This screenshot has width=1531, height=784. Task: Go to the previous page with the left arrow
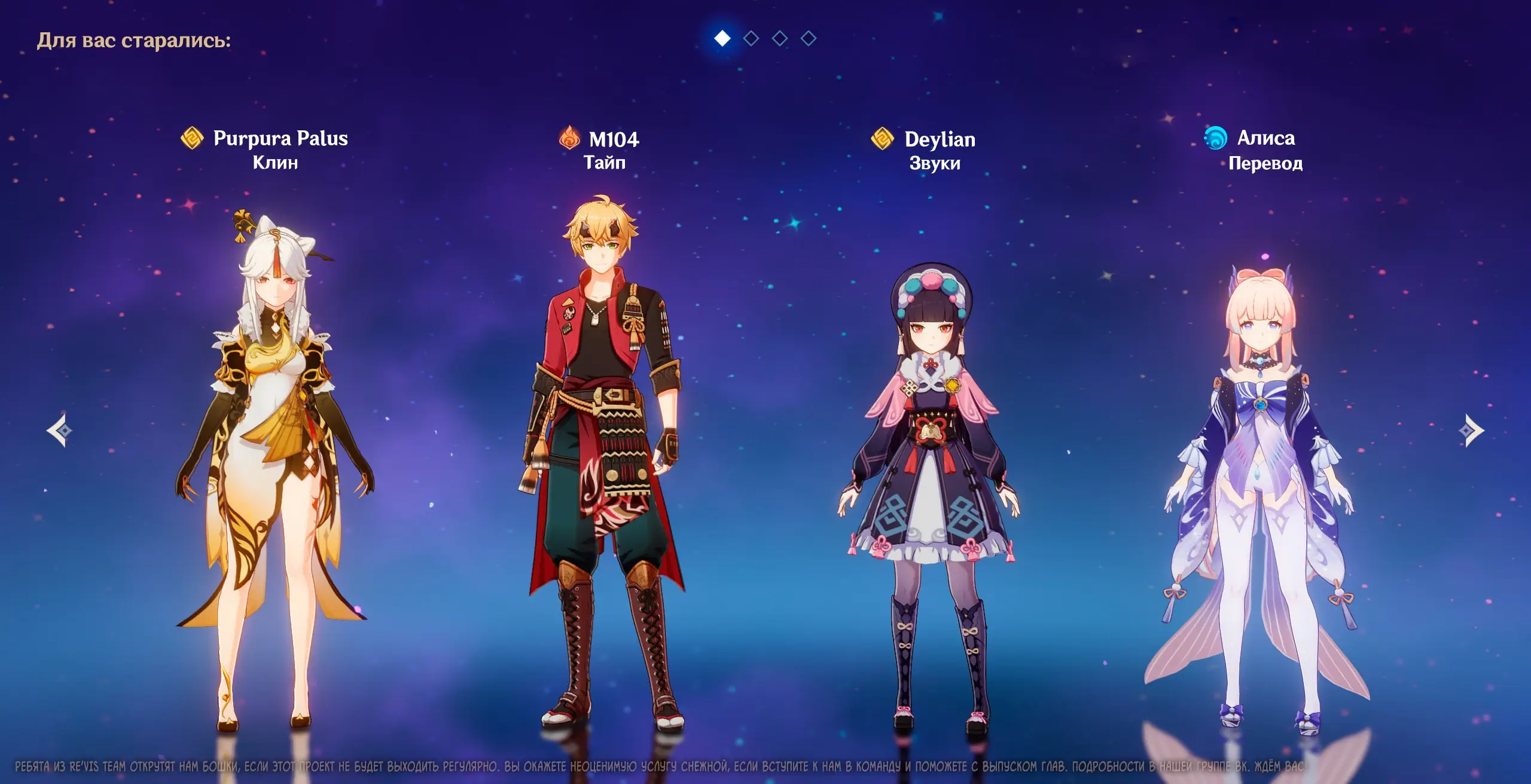pyautogui.click(x=60, y=430)
